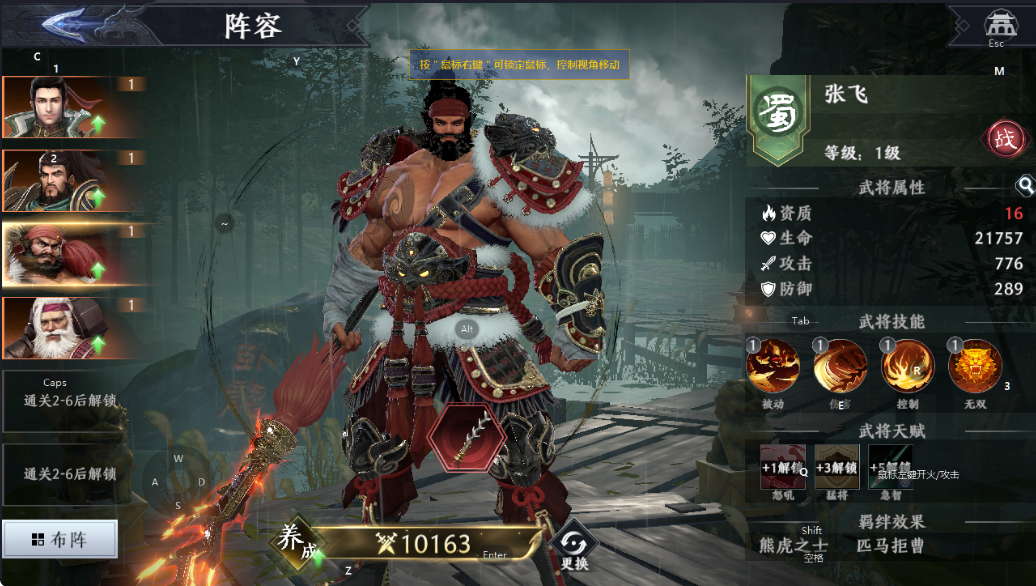Inspect the 猛将 talent slot
The height and width of the screenshot is (586, 1036).
(837, 466)
